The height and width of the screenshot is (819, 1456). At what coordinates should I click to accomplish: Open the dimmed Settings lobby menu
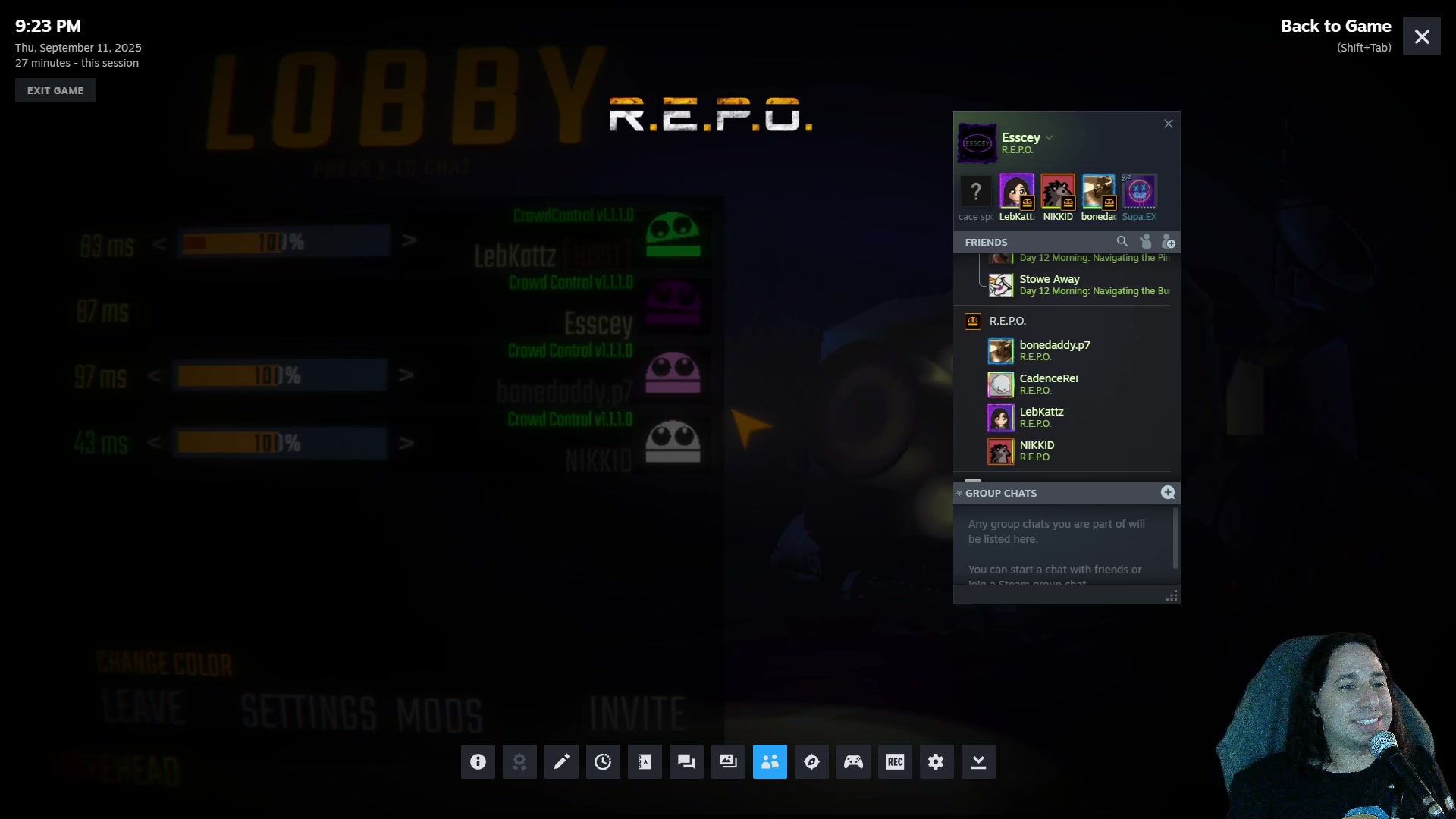[308, 714]
